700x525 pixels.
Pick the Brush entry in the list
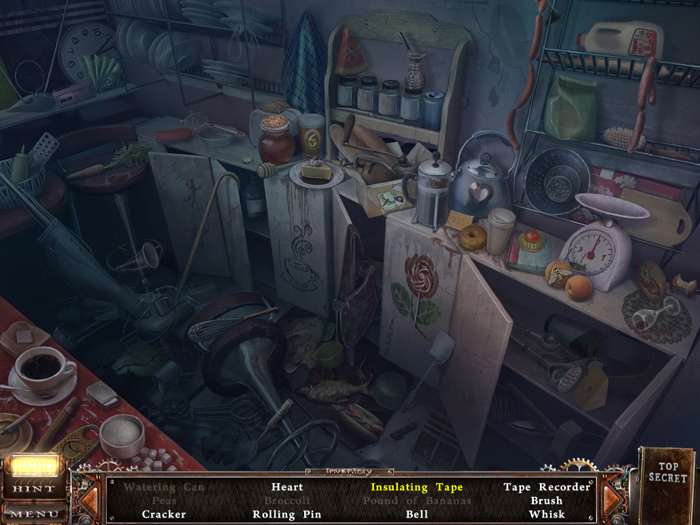coord(546,500)
